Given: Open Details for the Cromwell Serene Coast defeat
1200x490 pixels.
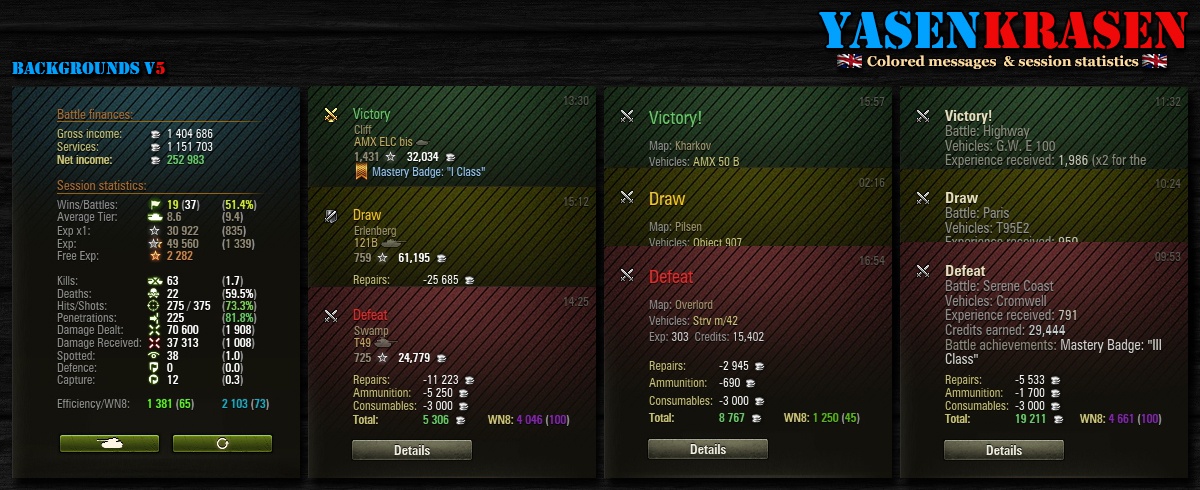Looking at the screenshot, I should tap(1003, 451).
